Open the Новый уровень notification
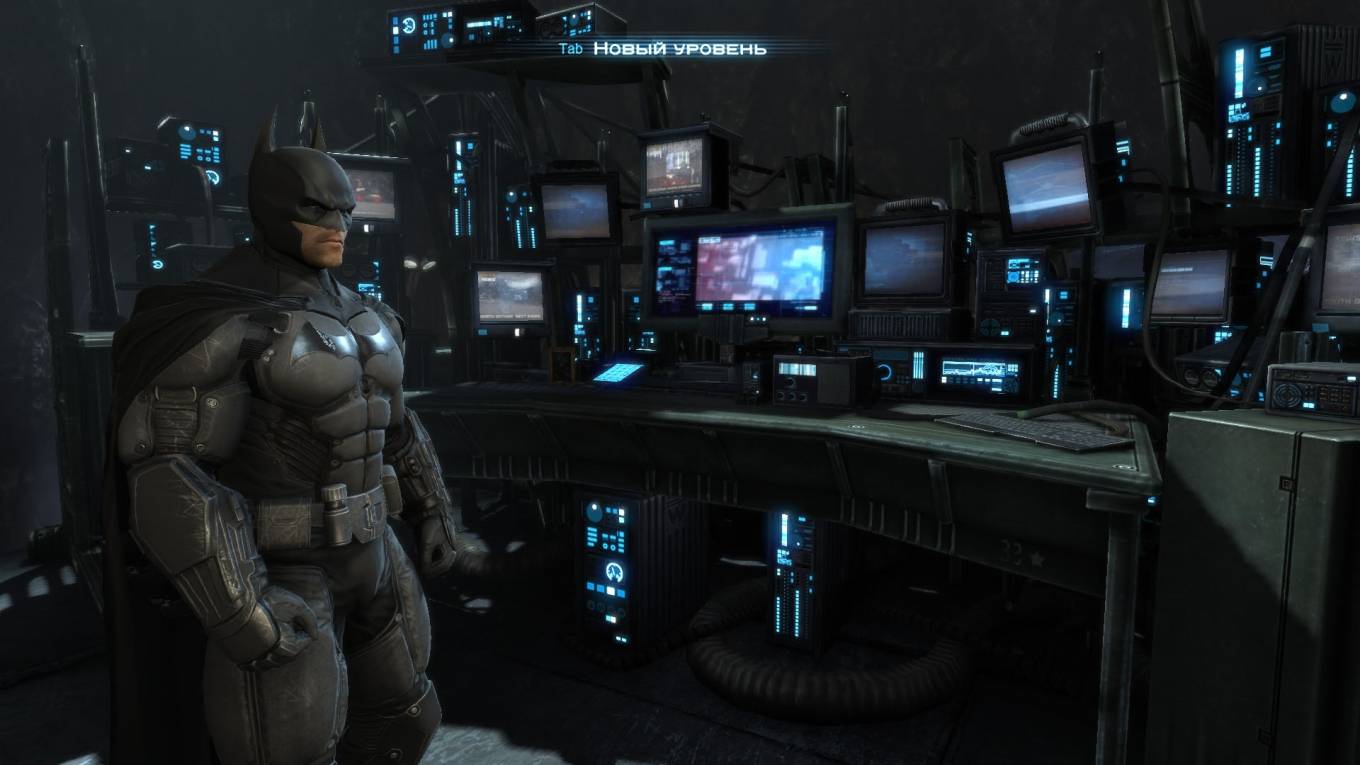Screen dimensions: 1360x765 click(679, 48)
